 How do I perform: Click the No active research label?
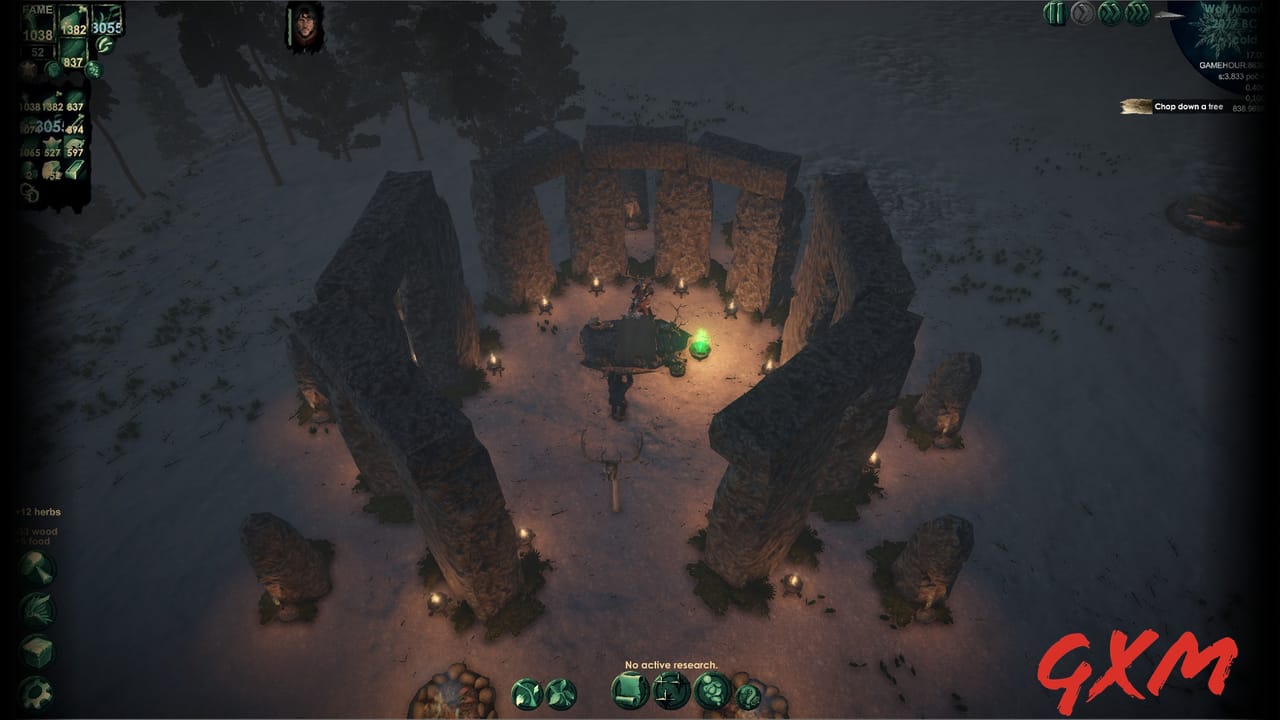(673, 663)
